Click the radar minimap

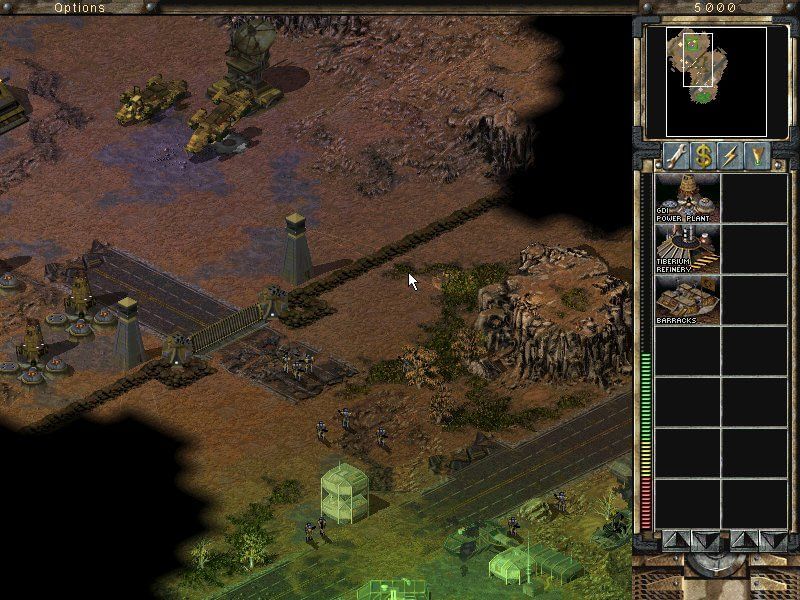704,81
